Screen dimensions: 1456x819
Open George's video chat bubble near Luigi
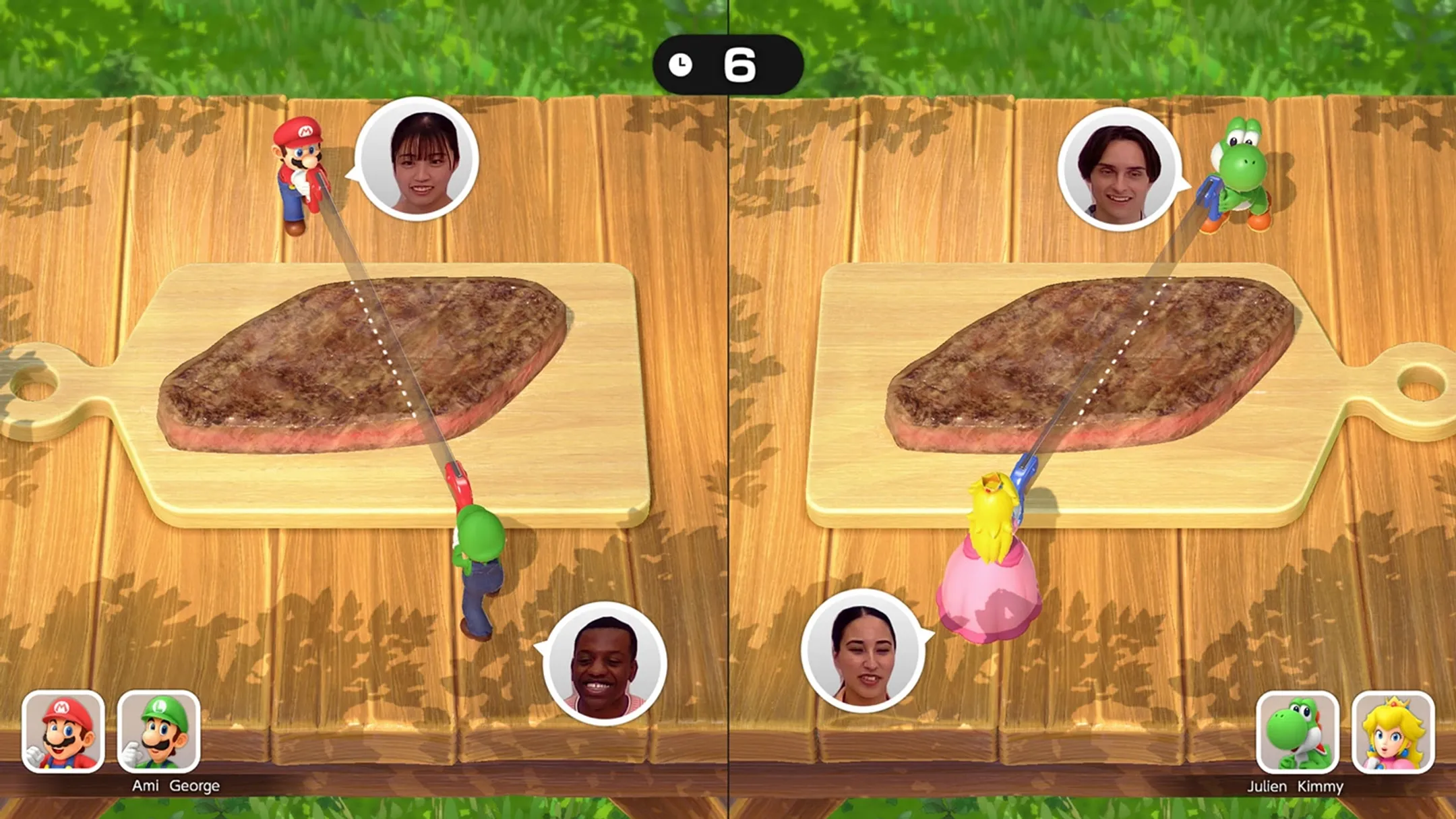[x=607, y=664]
